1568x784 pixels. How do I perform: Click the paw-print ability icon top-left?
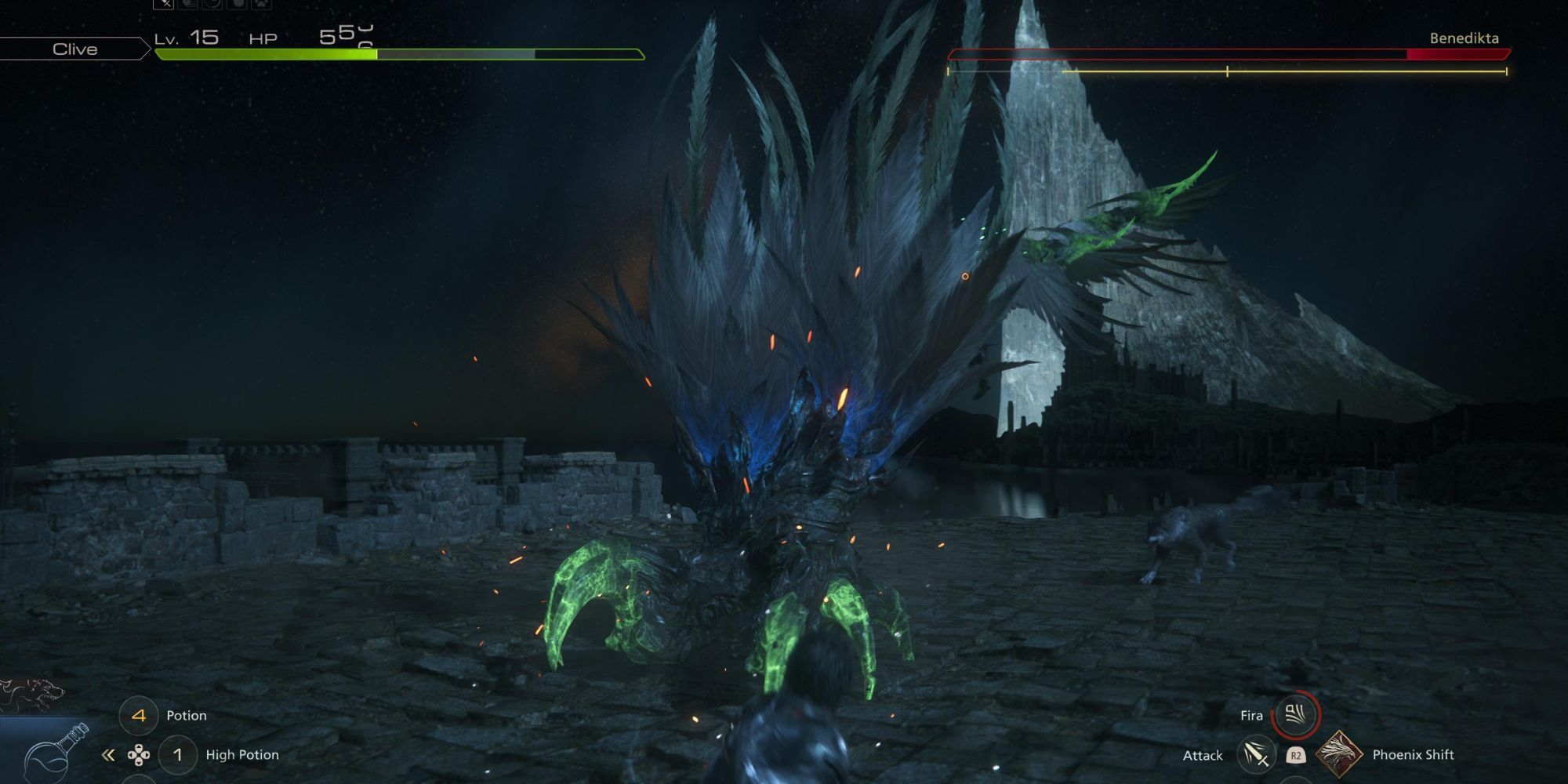(263, 6)
